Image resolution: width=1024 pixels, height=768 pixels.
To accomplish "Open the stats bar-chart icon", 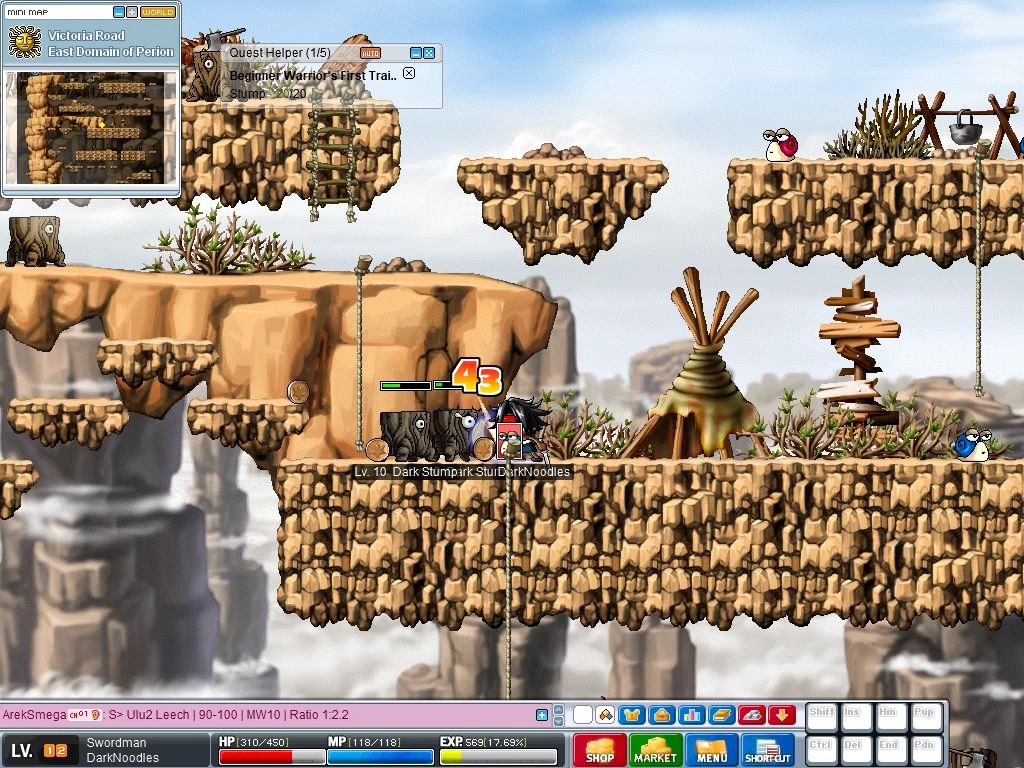I will click(691, 715).
